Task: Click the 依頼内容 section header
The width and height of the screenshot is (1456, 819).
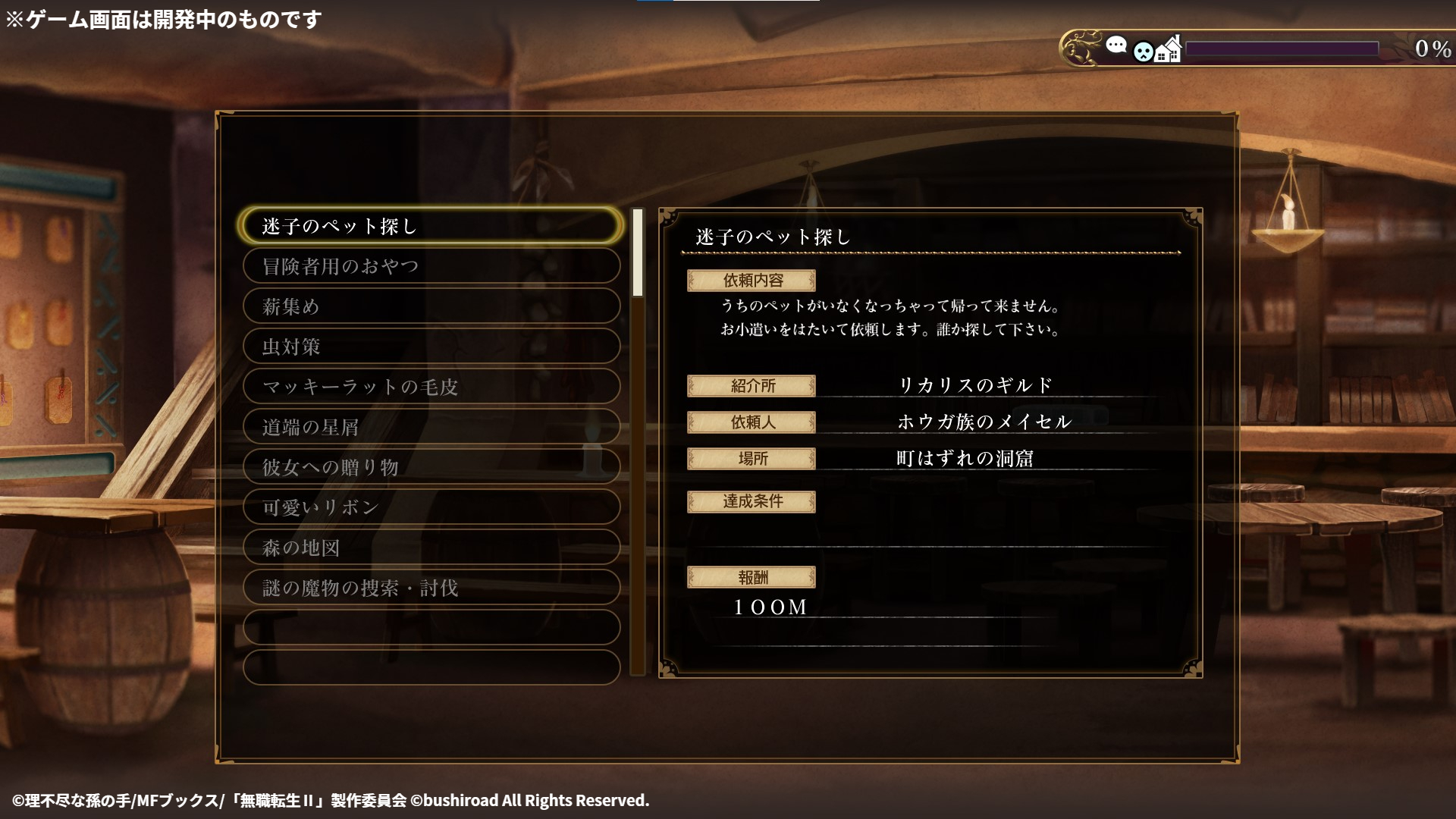Action: pos(752,280)
